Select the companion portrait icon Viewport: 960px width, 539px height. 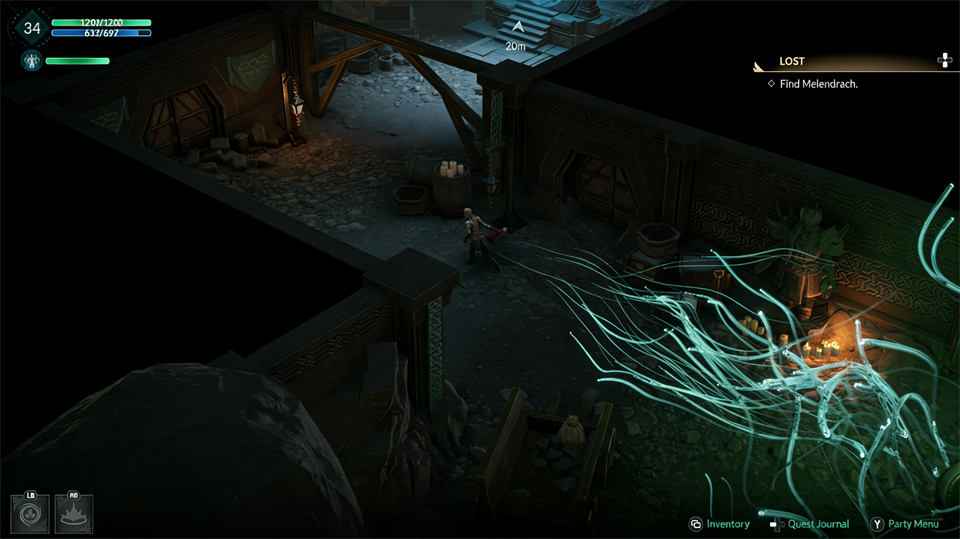click(30, 61)
